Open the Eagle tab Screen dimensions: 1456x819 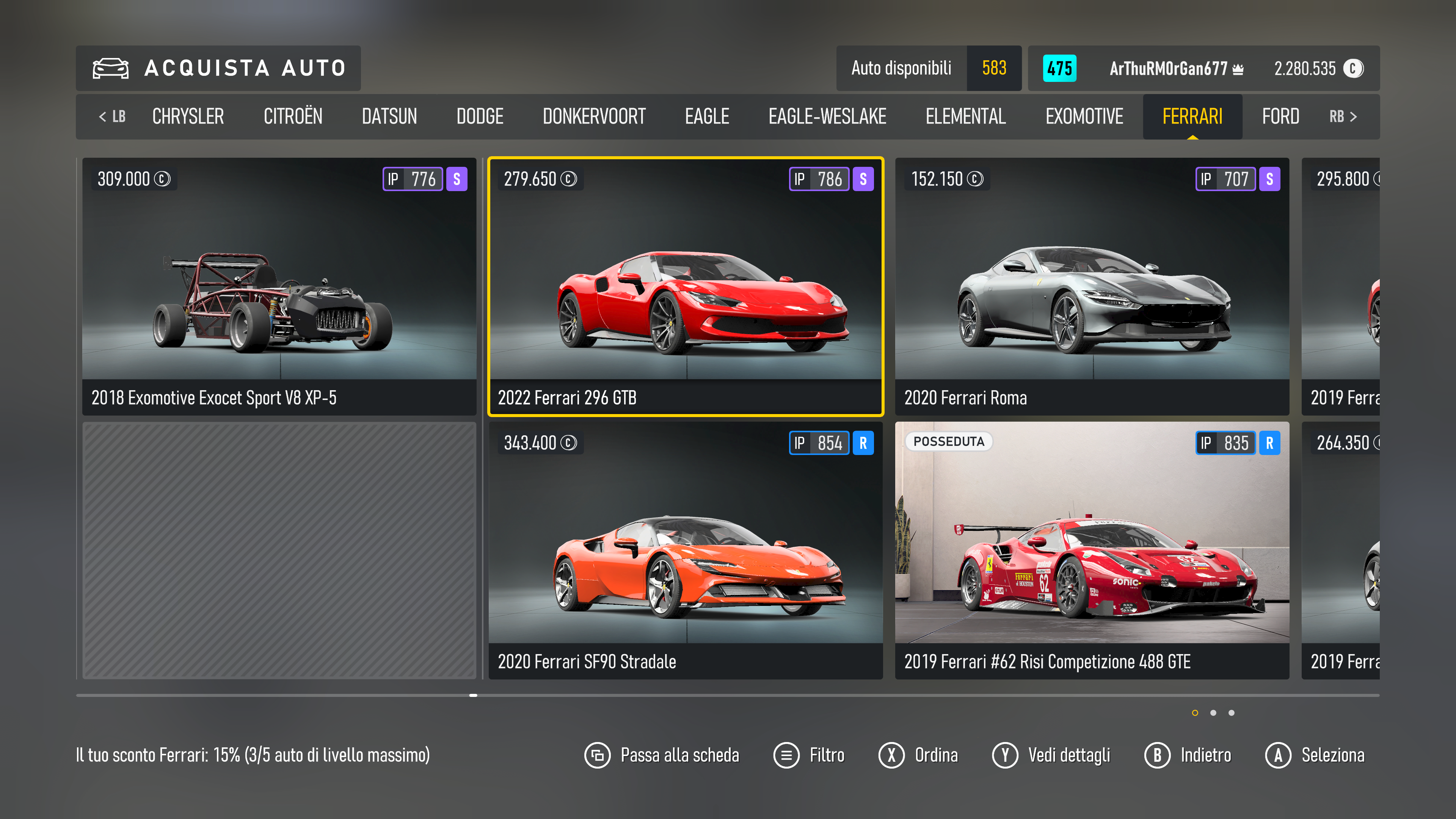point(706,116)
